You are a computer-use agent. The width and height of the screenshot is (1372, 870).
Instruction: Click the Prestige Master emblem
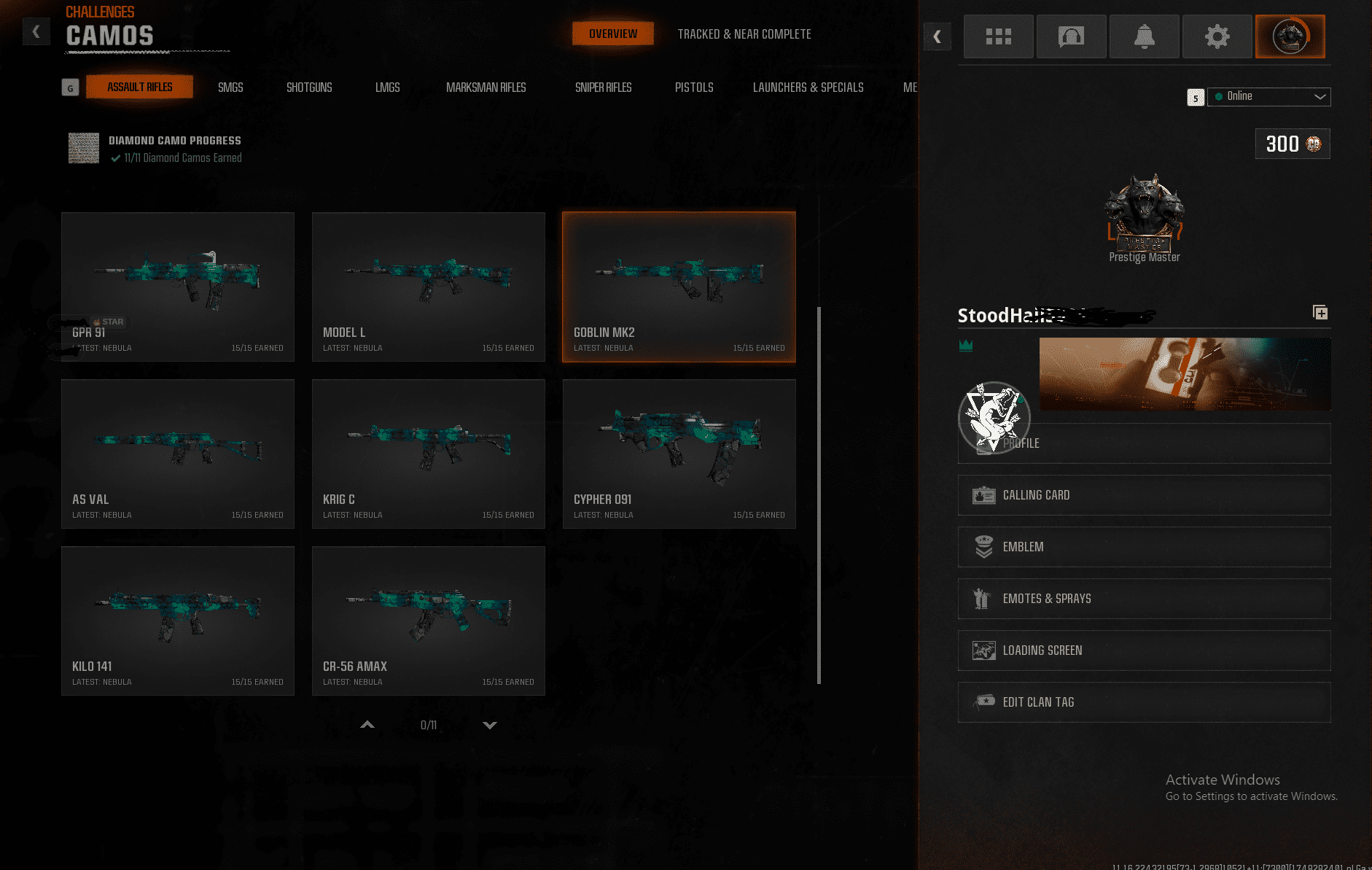[x=1144, y=211]
